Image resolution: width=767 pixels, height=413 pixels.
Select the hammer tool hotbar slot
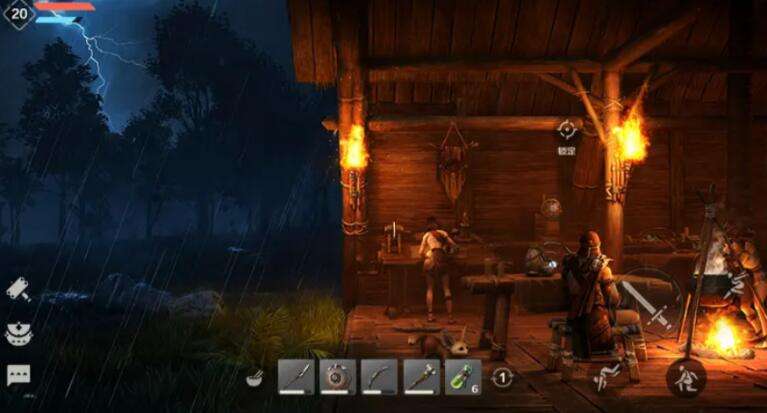(419, 377)
